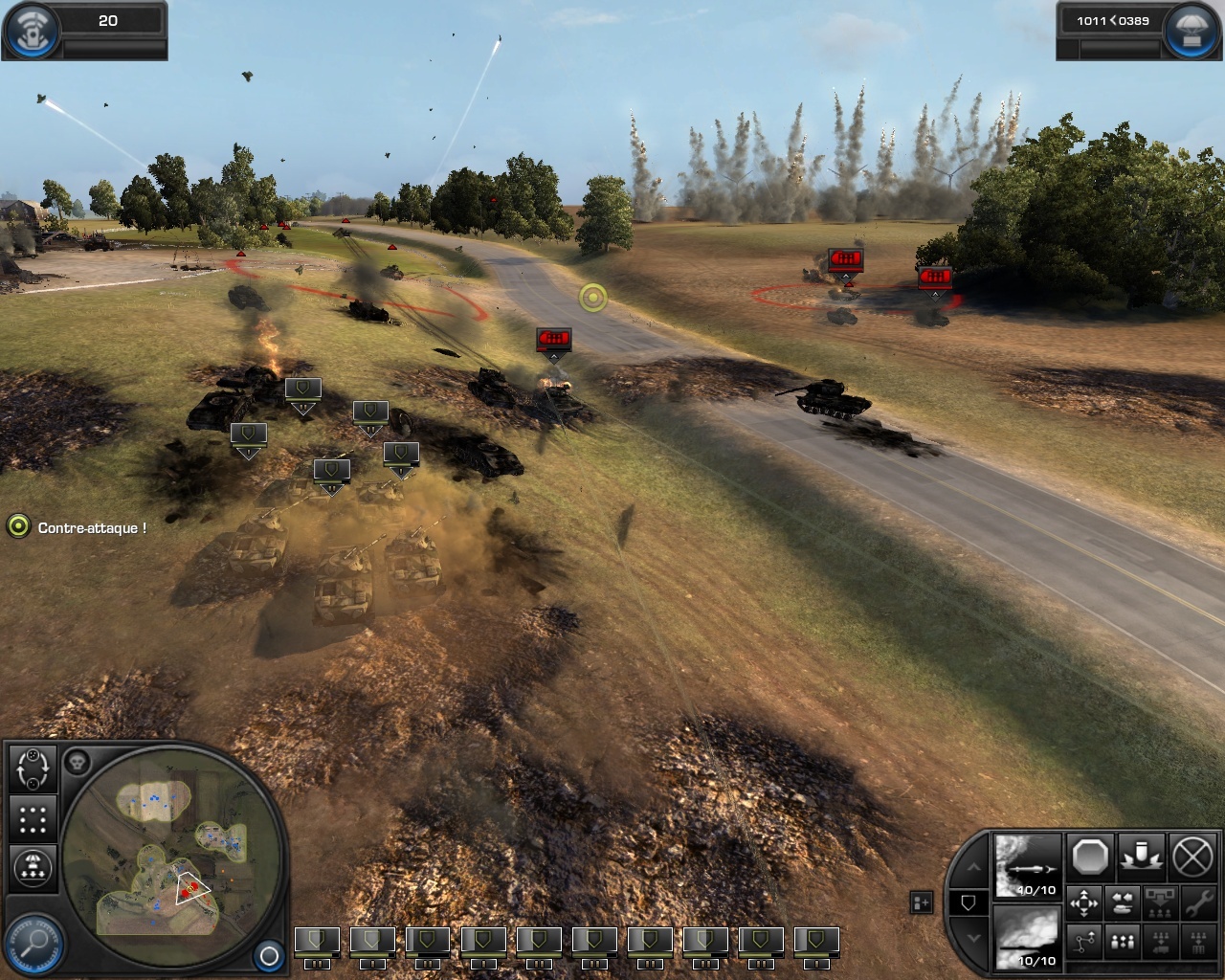Click the add-group plus button

click(x=921, y=902)
